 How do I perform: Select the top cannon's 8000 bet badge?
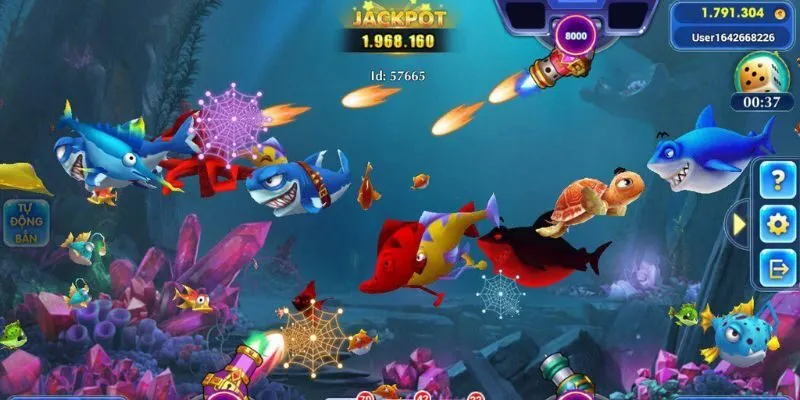point(575,35)
